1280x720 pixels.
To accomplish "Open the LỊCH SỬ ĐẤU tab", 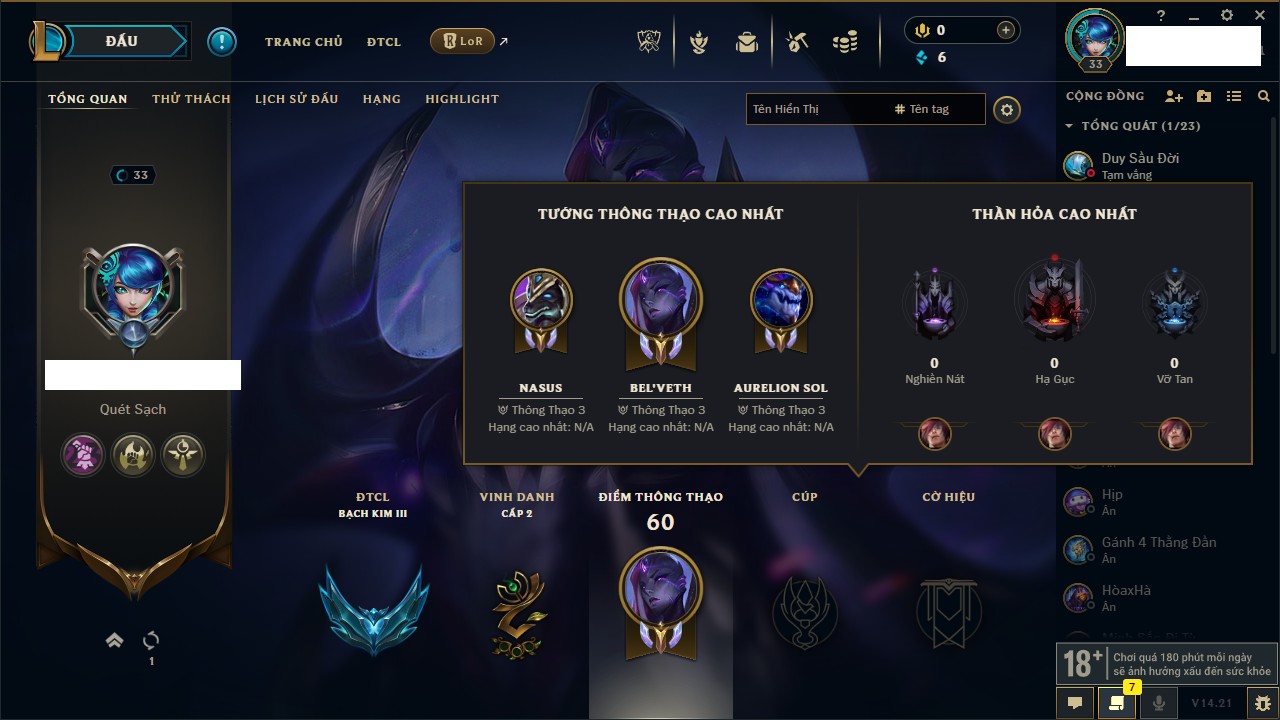I will pos(296,99).
